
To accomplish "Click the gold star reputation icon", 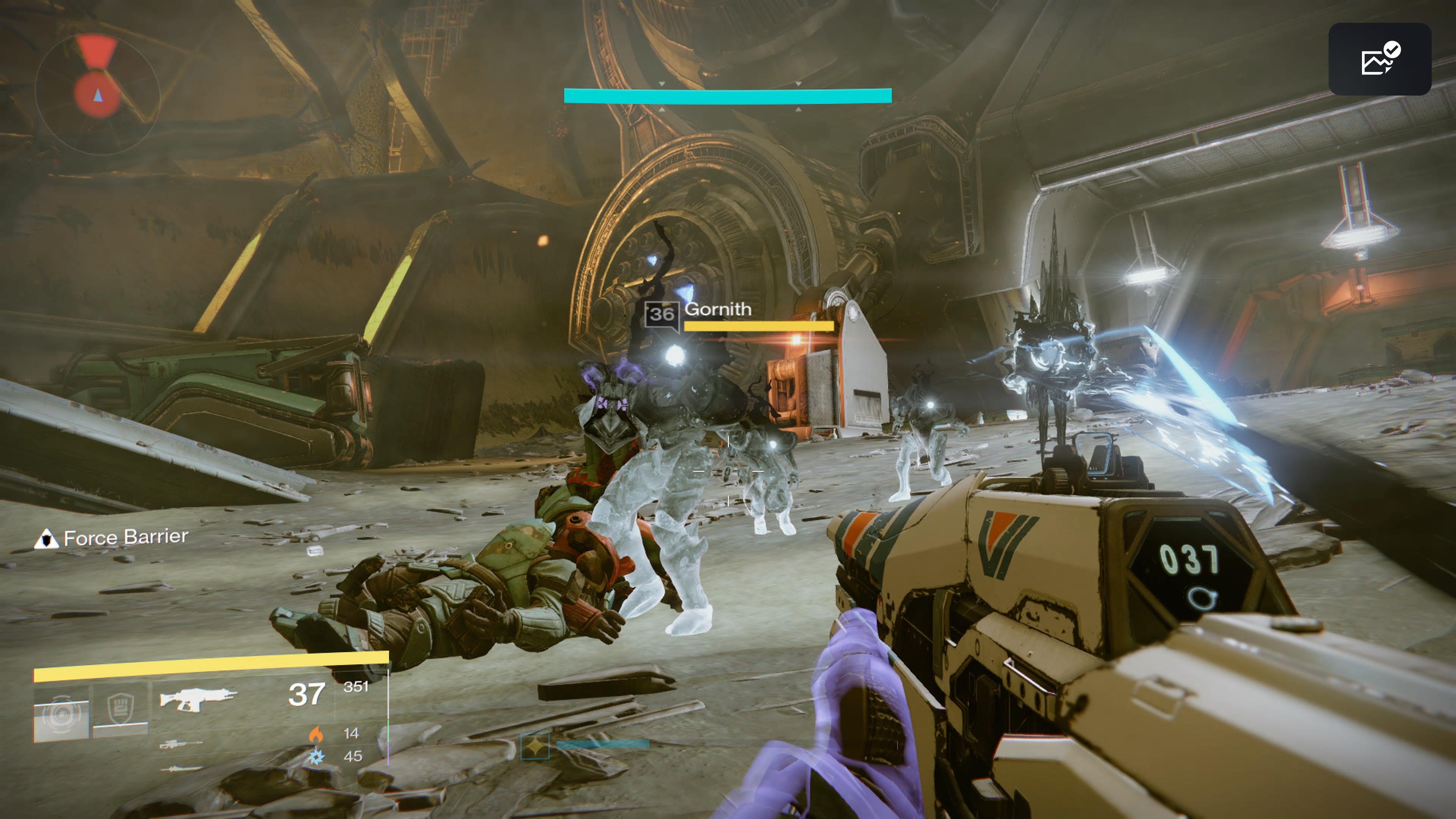I will (535, 746).
